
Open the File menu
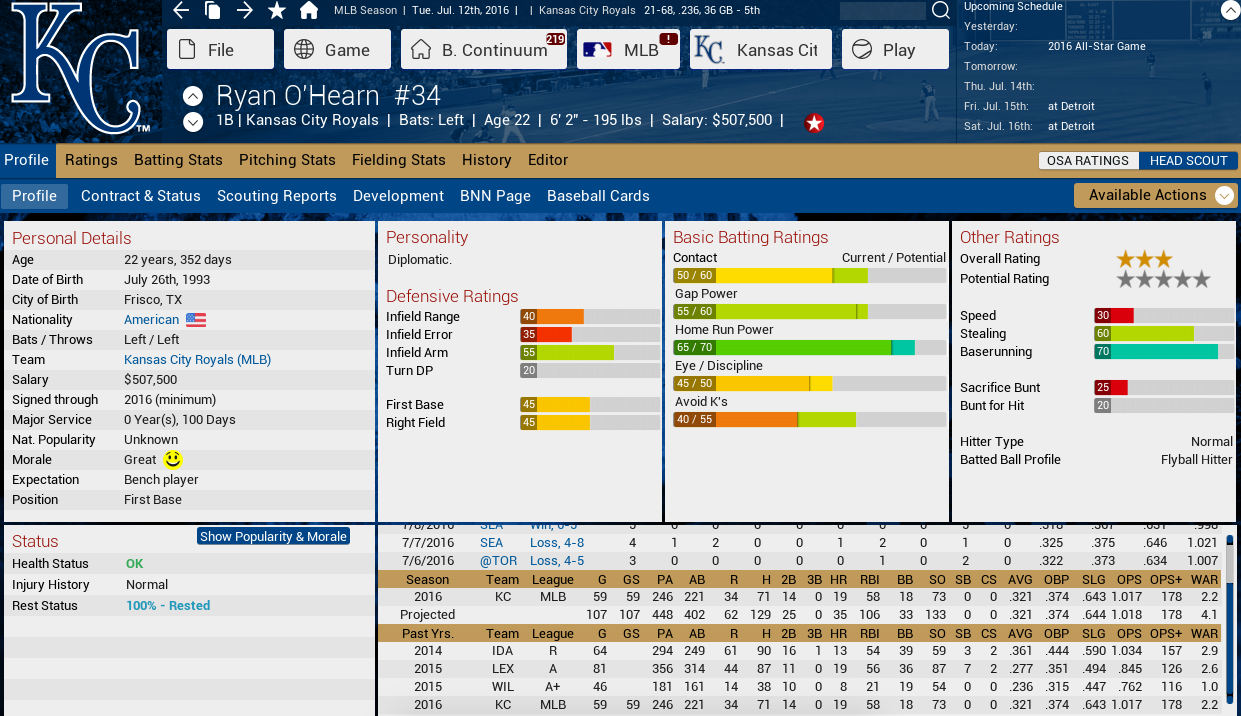pos(220,50)
